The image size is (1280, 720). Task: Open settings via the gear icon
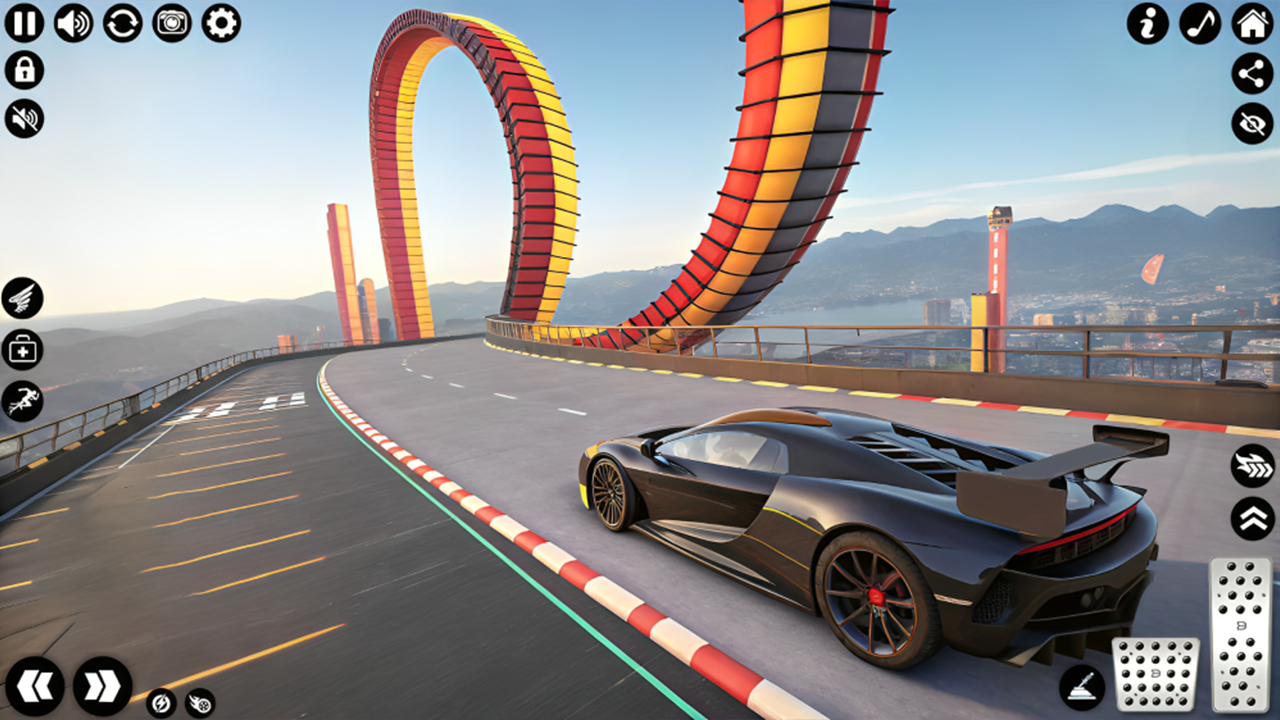coord(221,22)
